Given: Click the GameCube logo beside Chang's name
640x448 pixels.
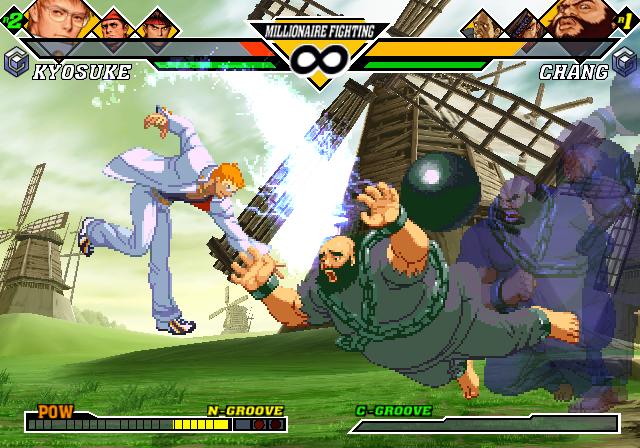Looking at the screenshot, I should click(x=625, y=62).
